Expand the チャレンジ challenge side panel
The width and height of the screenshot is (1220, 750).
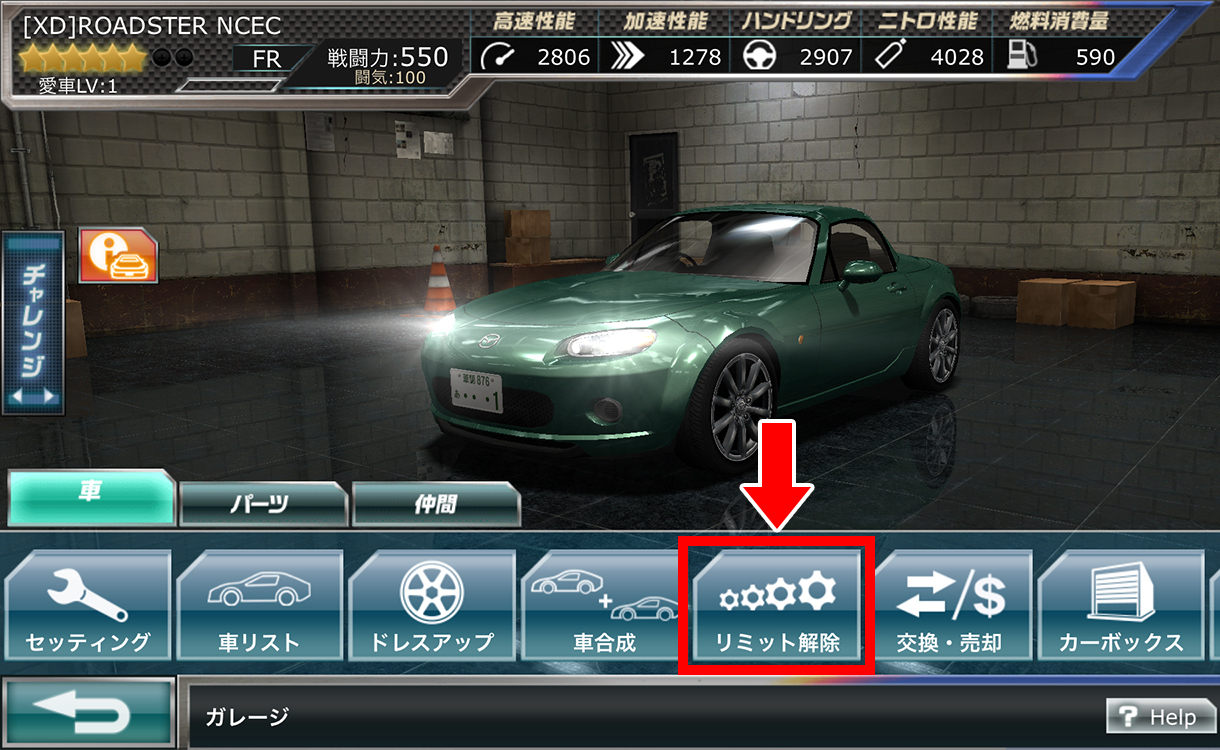pyautogui.click(x=32, y=323)
